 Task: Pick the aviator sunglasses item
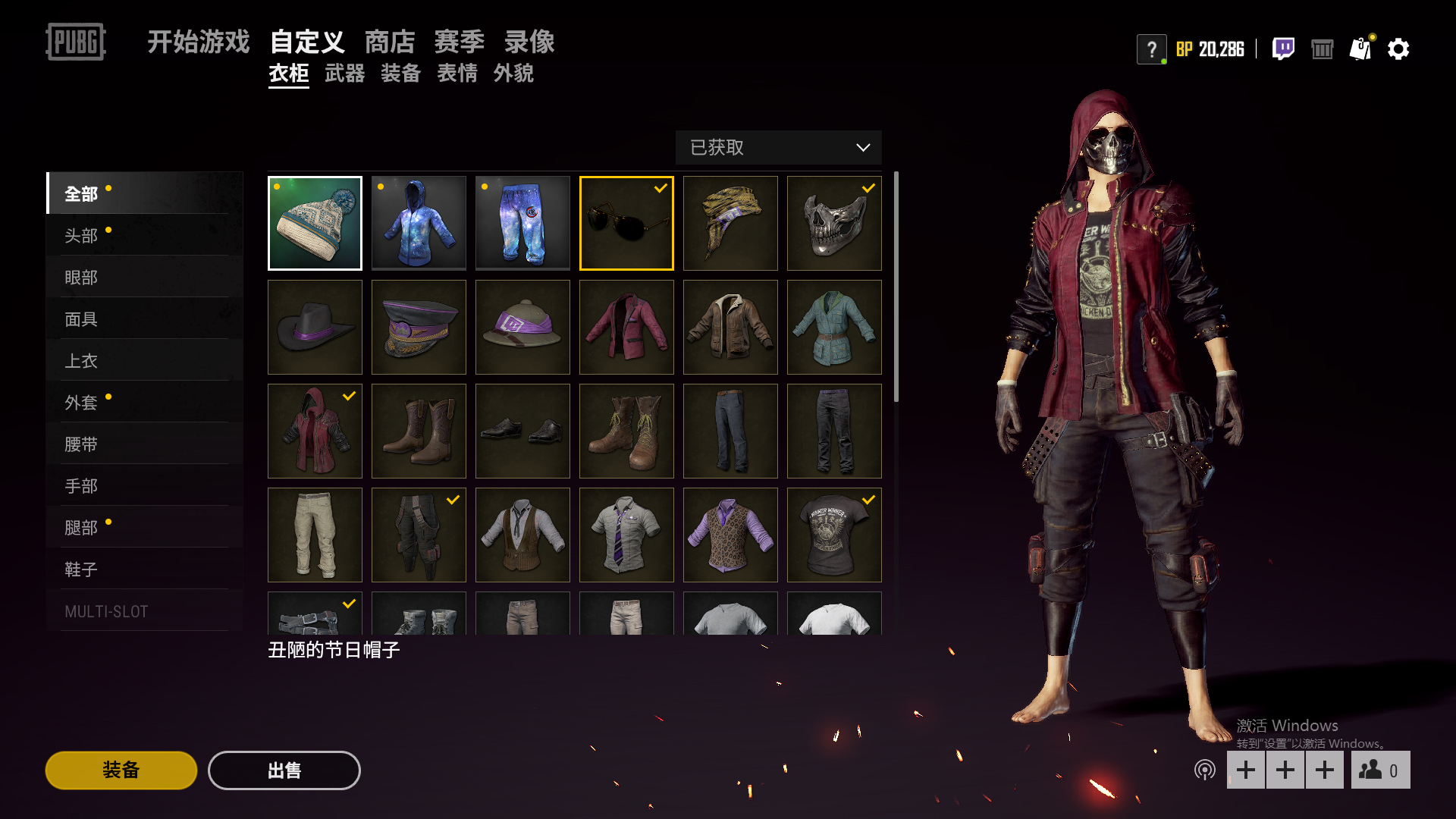626,224
